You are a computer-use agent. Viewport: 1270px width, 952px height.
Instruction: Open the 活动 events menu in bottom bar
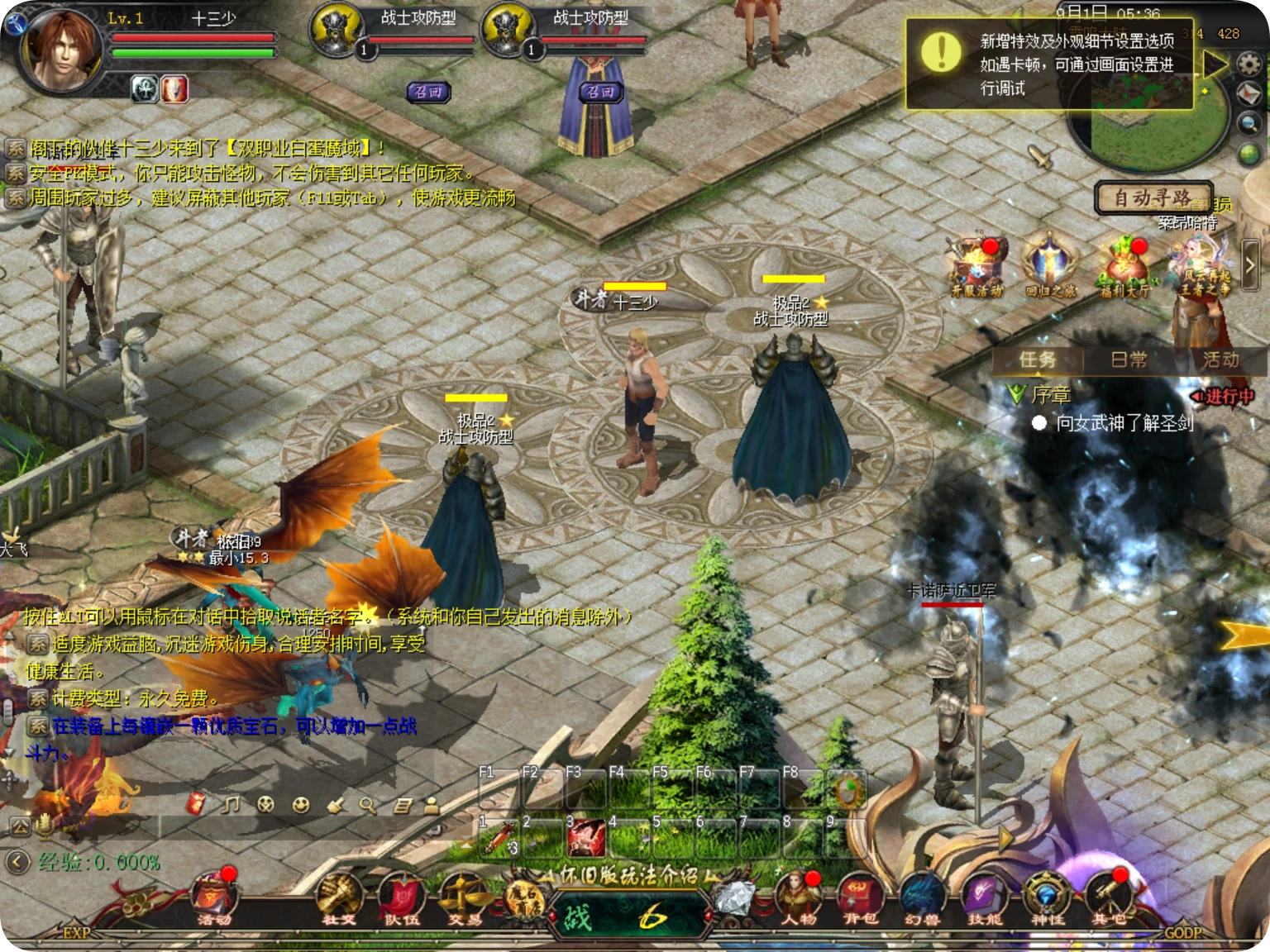[214, 898]
